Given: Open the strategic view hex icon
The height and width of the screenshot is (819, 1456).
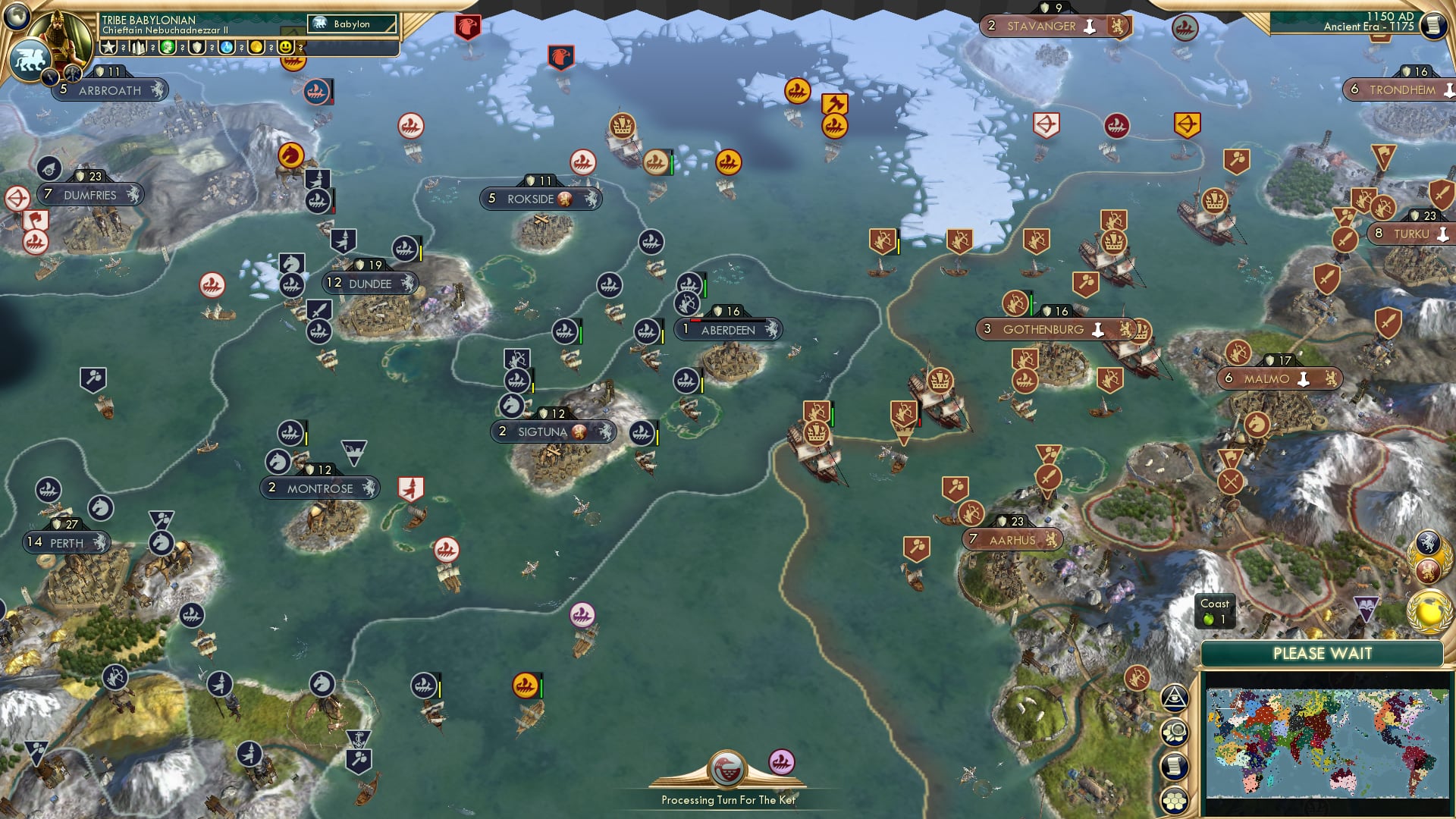Looking at the screenshot, I should point(1176,730).
